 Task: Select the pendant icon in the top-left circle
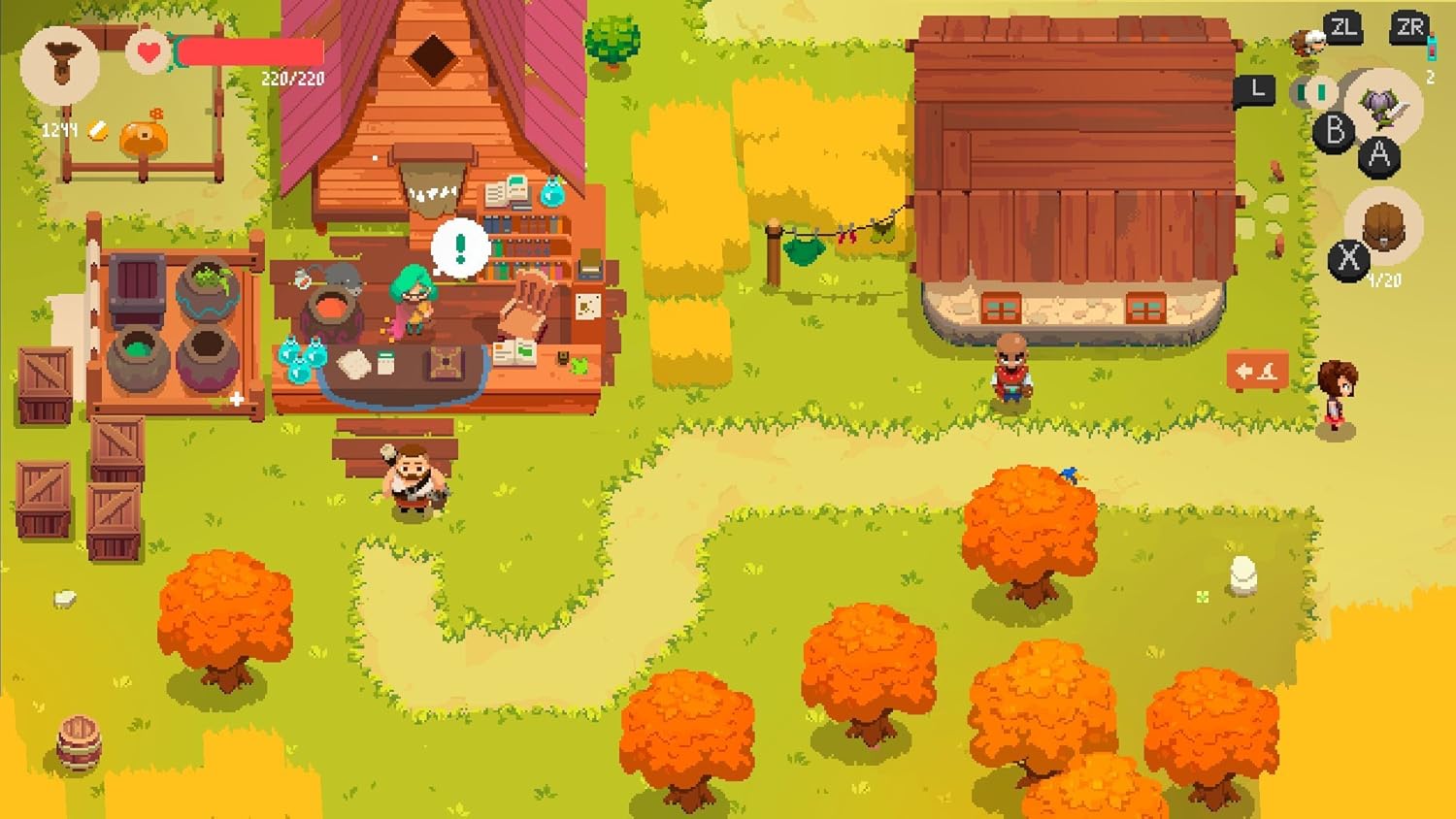click(x=61, y=63)
